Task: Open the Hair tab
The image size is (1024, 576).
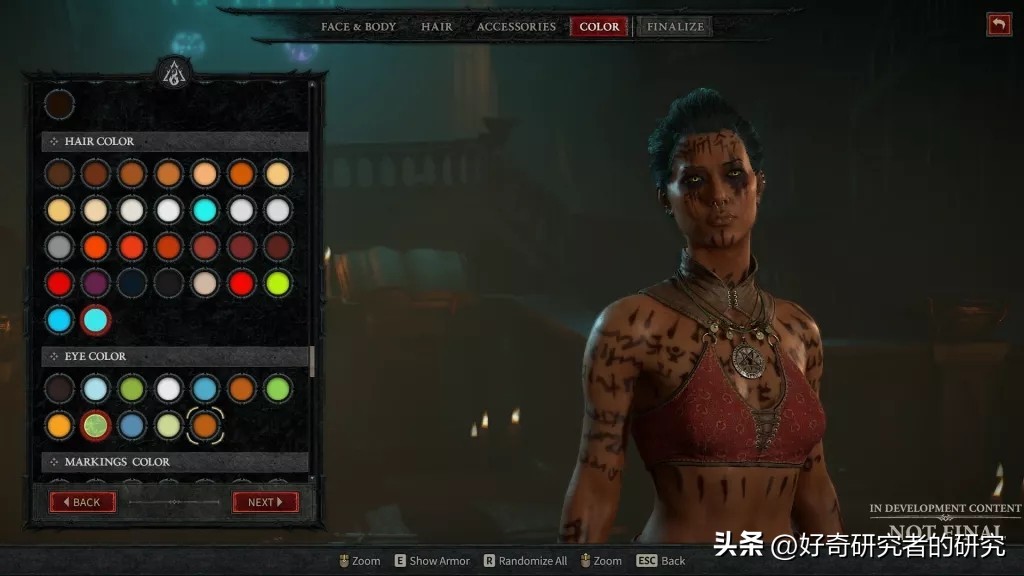Action: pos(436,27)
